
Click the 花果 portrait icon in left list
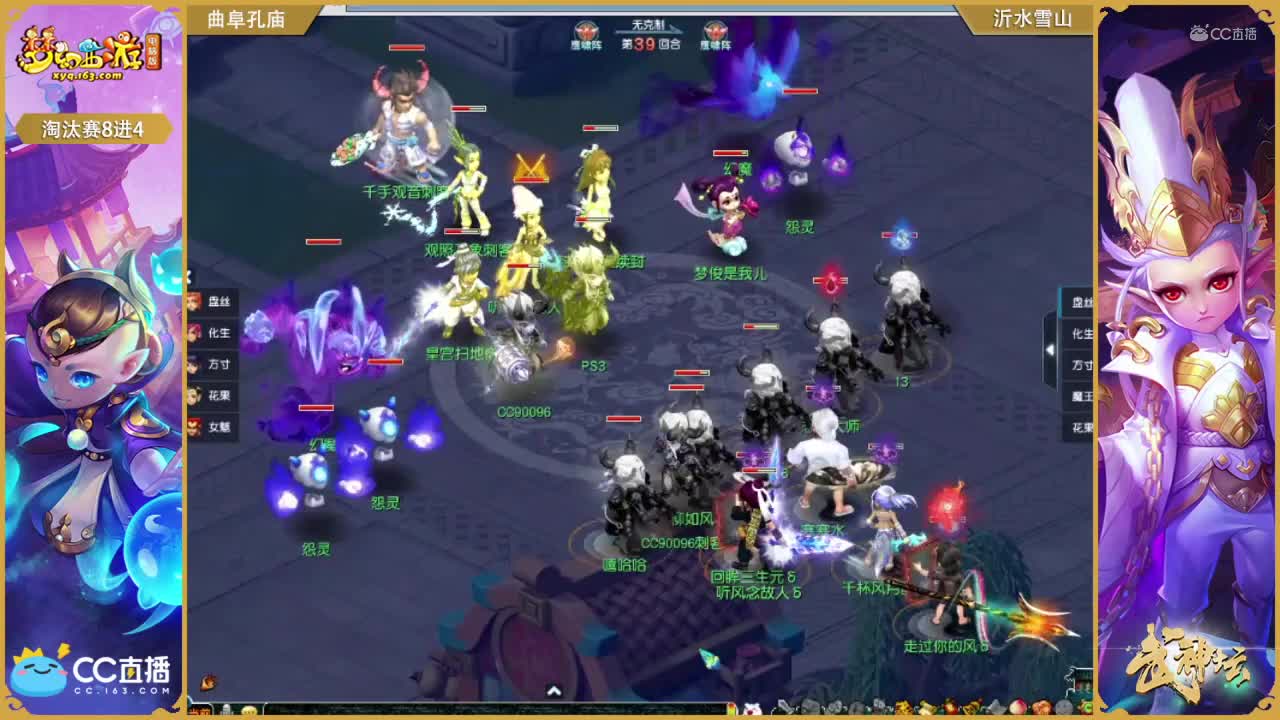[197, 395]
